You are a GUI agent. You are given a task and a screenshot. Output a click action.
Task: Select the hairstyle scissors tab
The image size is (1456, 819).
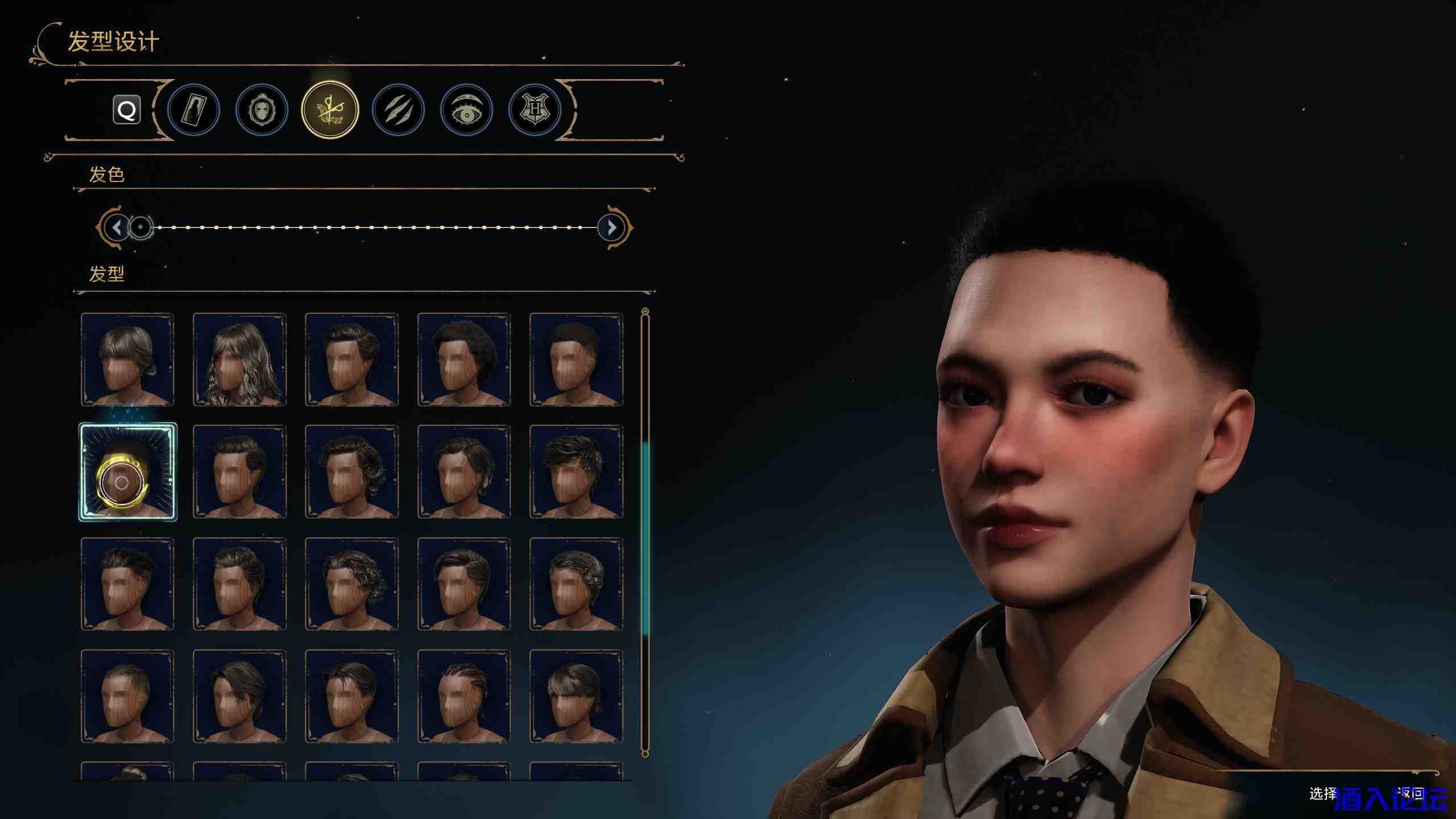pos(330,110)
